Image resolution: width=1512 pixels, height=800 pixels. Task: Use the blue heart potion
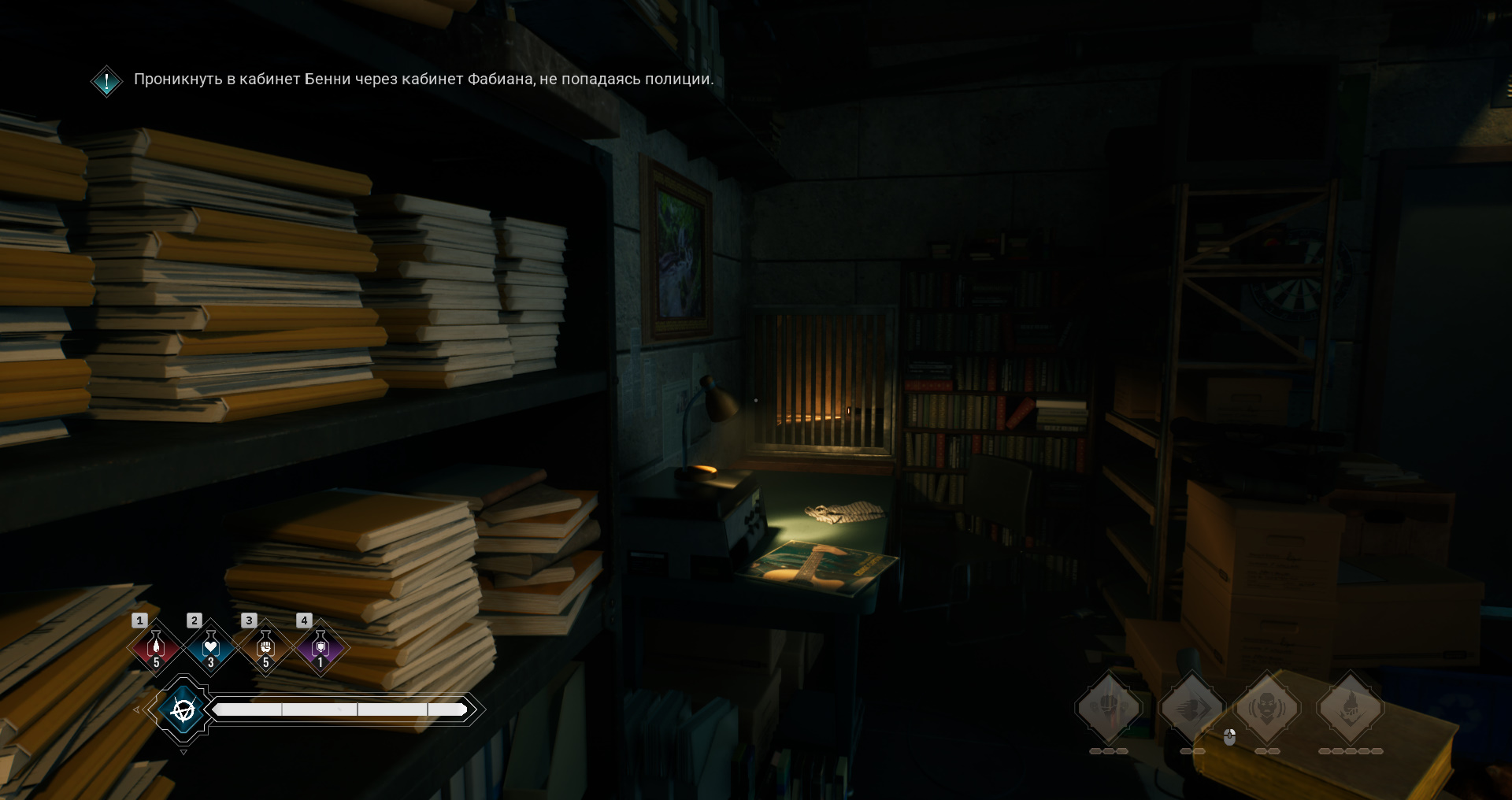click(x=210, y=647)
